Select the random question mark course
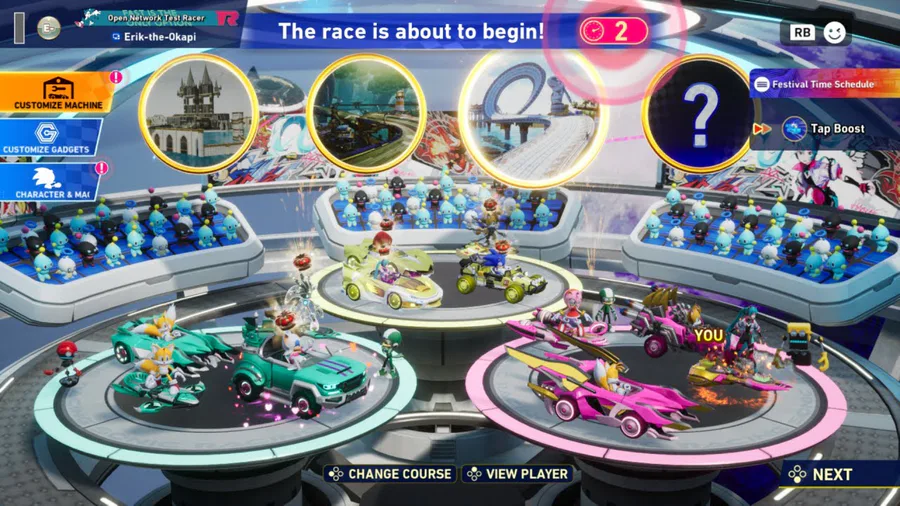The width and height of the screenshot is (900, 506). 701,113
